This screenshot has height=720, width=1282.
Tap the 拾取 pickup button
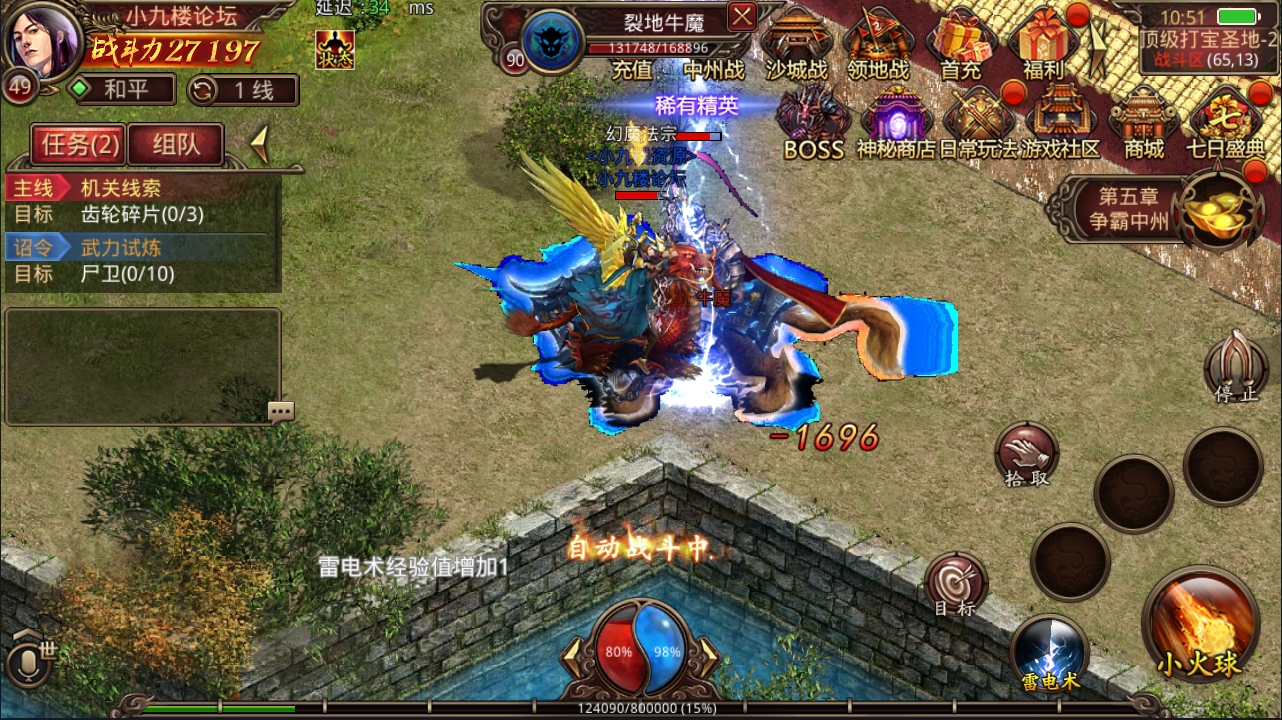point(1026,455)
